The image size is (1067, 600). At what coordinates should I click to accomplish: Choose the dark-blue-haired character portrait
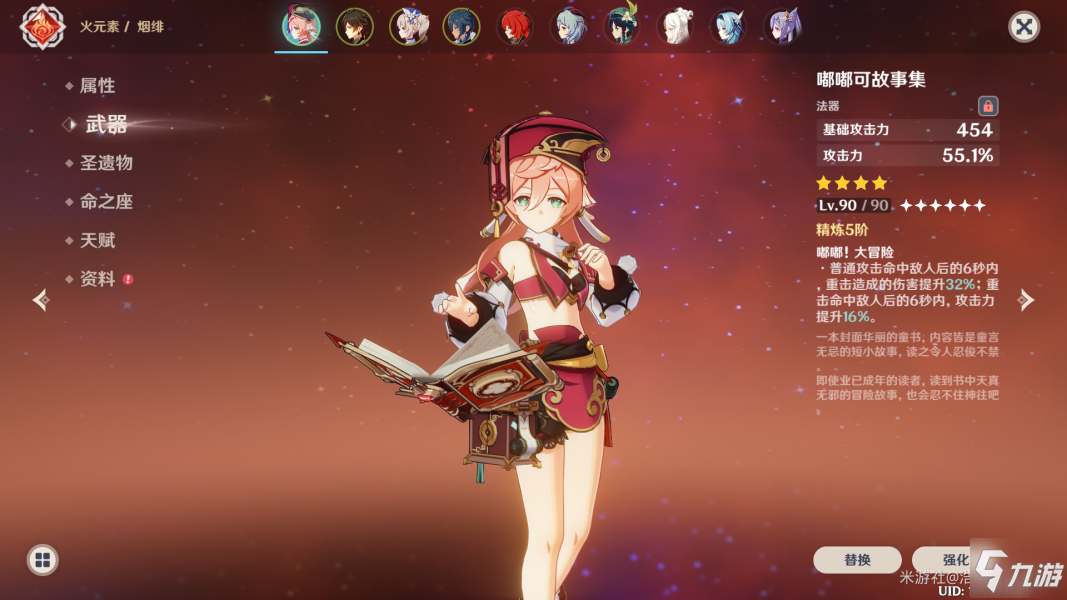(461, 27)
